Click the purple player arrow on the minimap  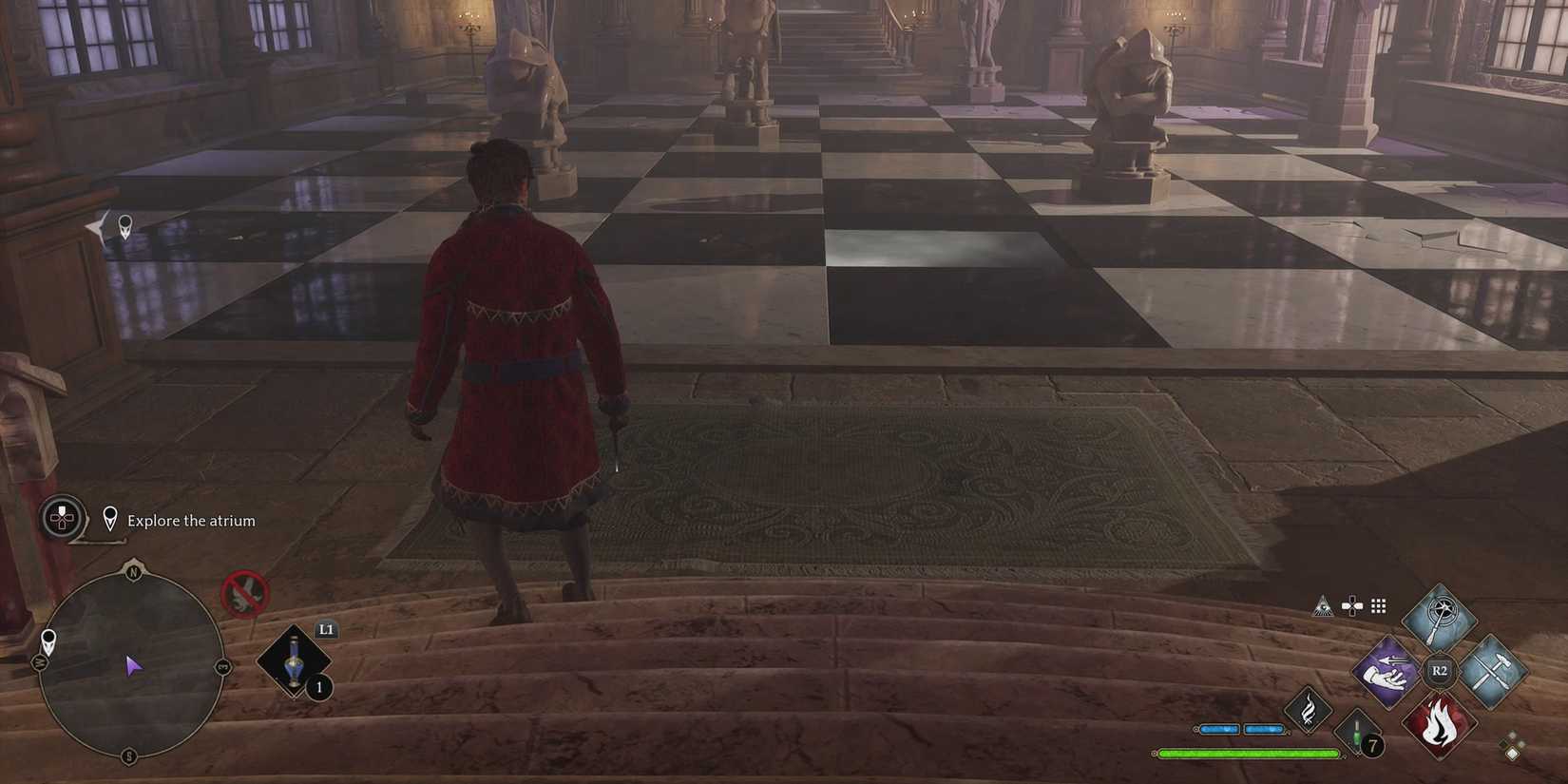135,666
